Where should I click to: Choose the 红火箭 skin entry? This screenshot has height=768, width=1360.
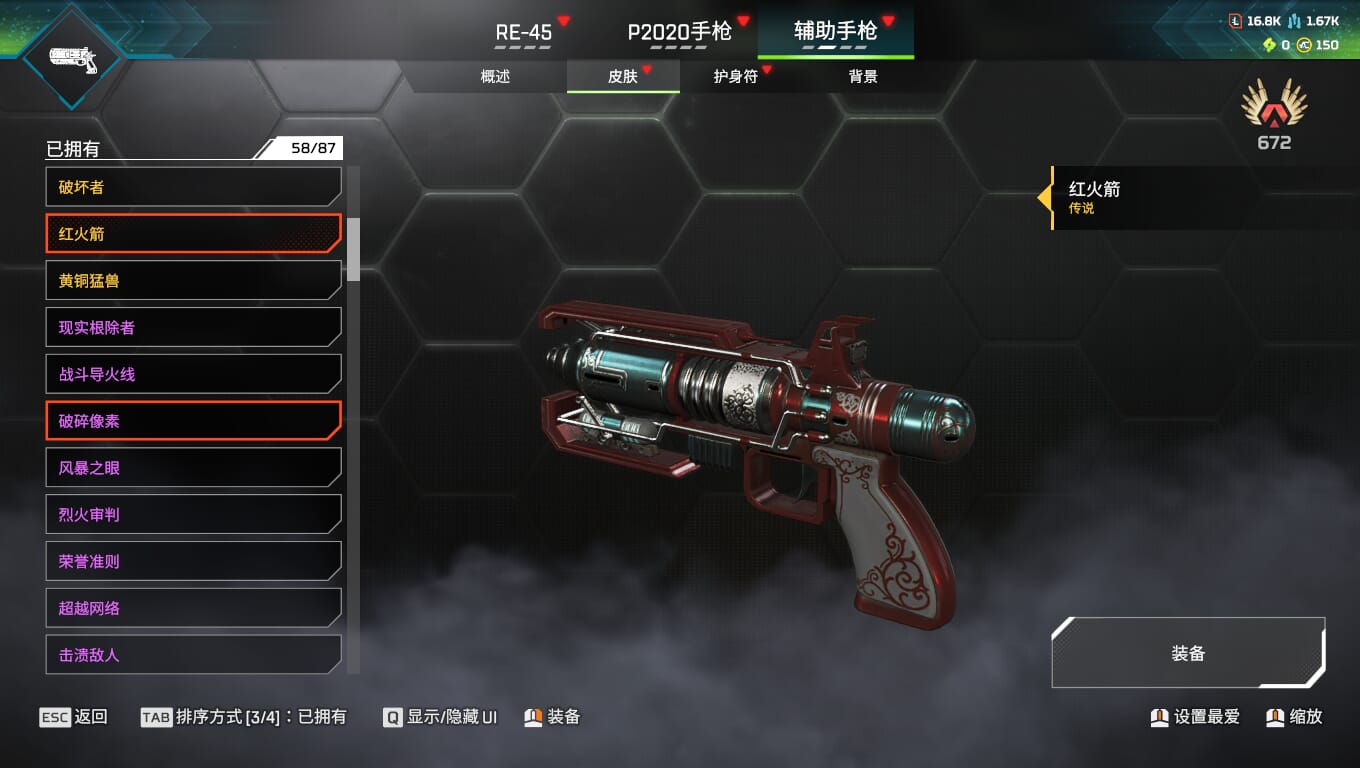point(193,234)
